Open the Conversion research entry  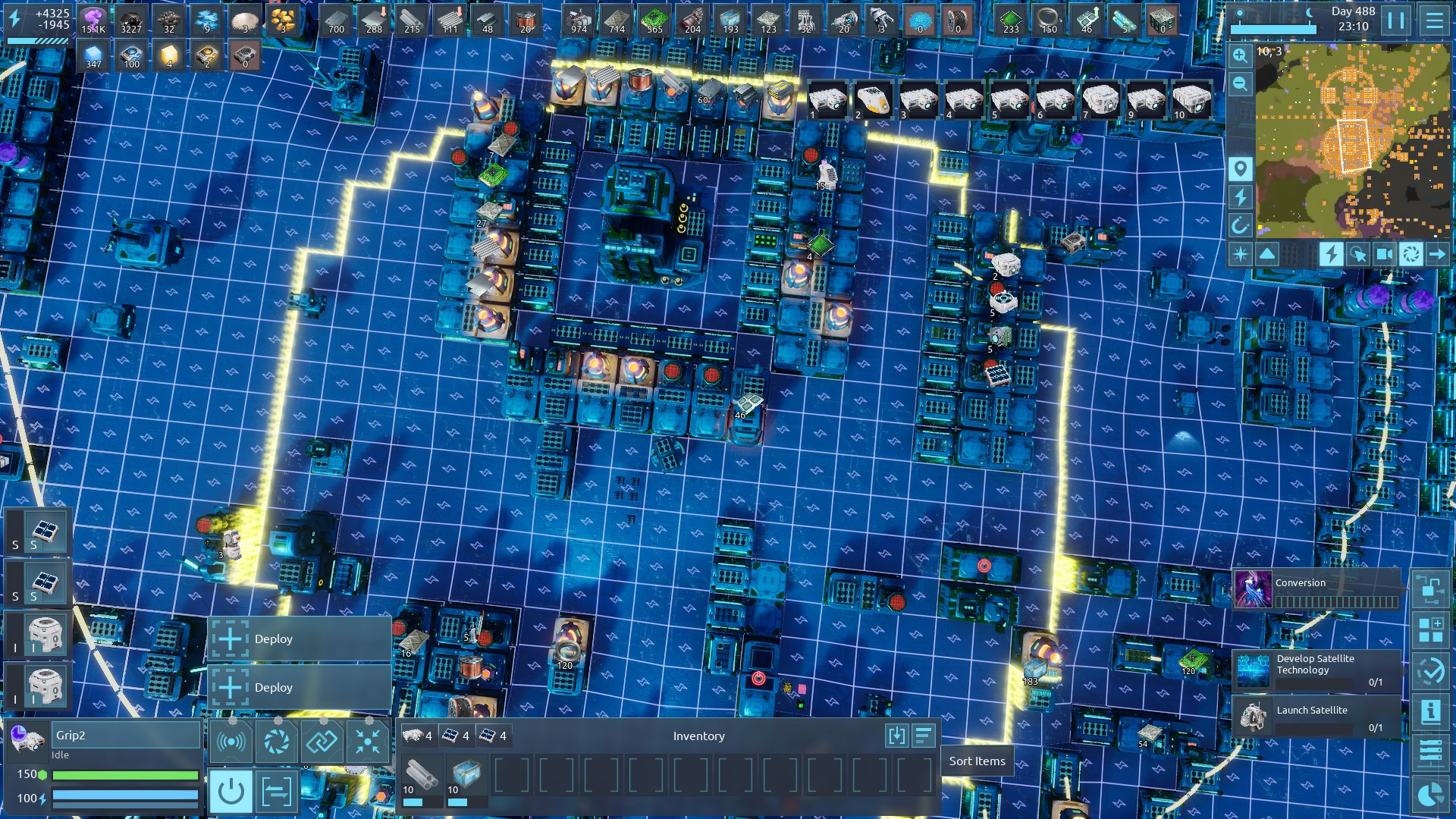1317,590
